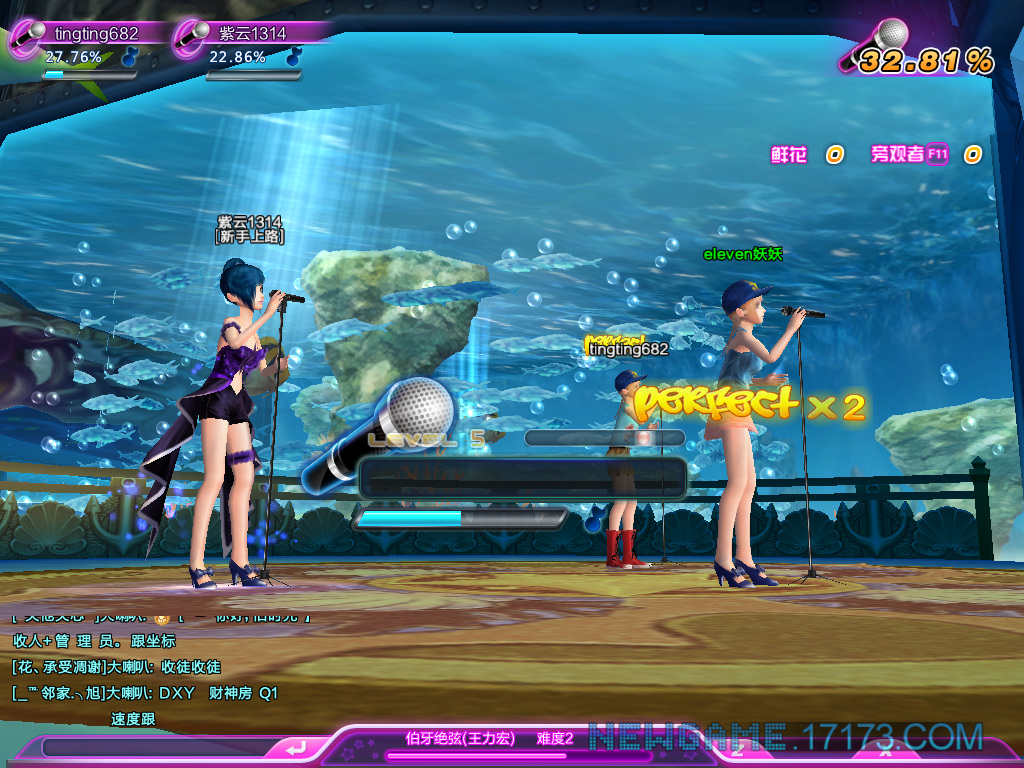
Task: Click the chat input box
Action: [155, 748]
